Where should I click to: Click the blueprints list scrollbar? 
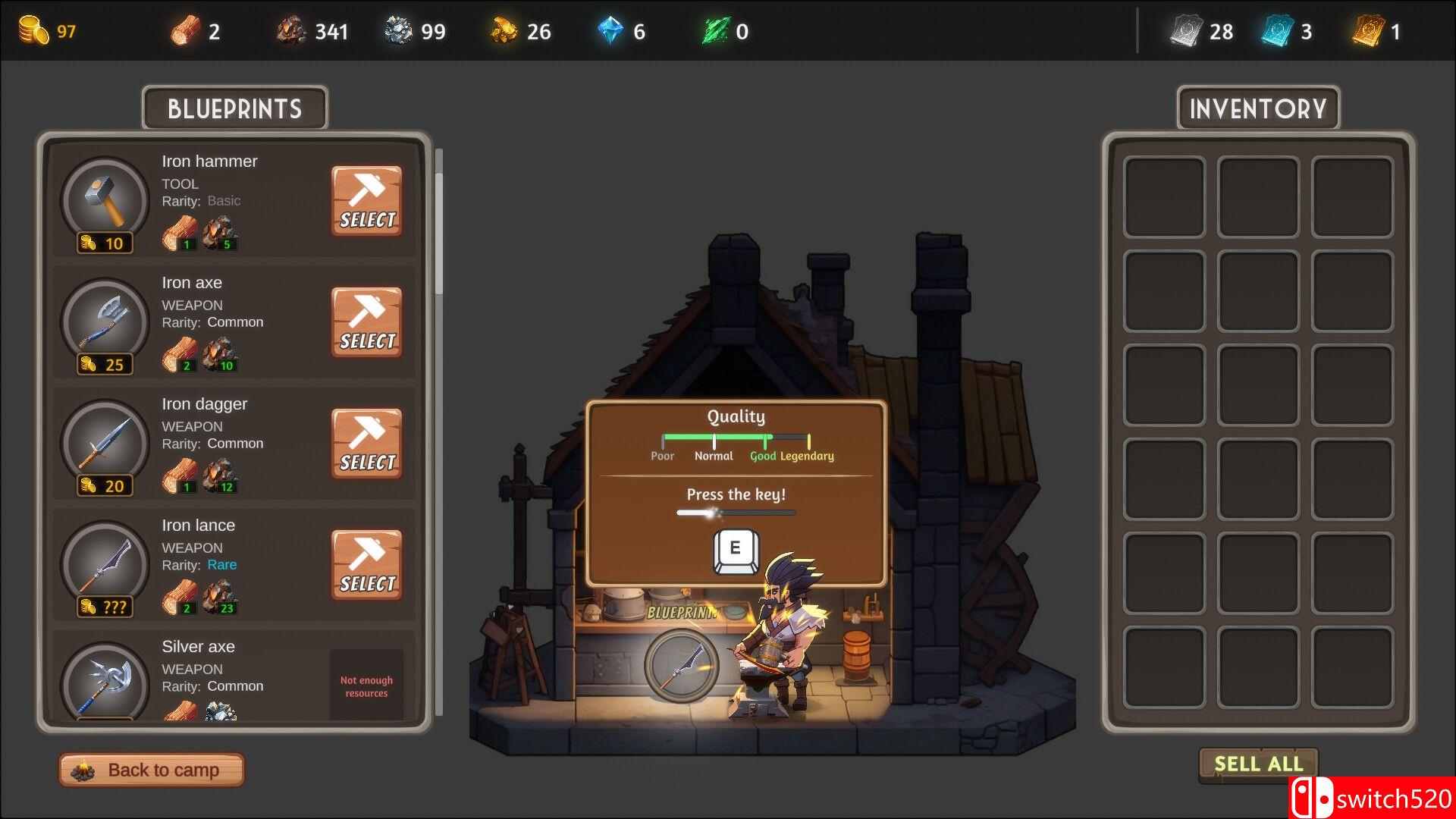(x=438, y=227)
